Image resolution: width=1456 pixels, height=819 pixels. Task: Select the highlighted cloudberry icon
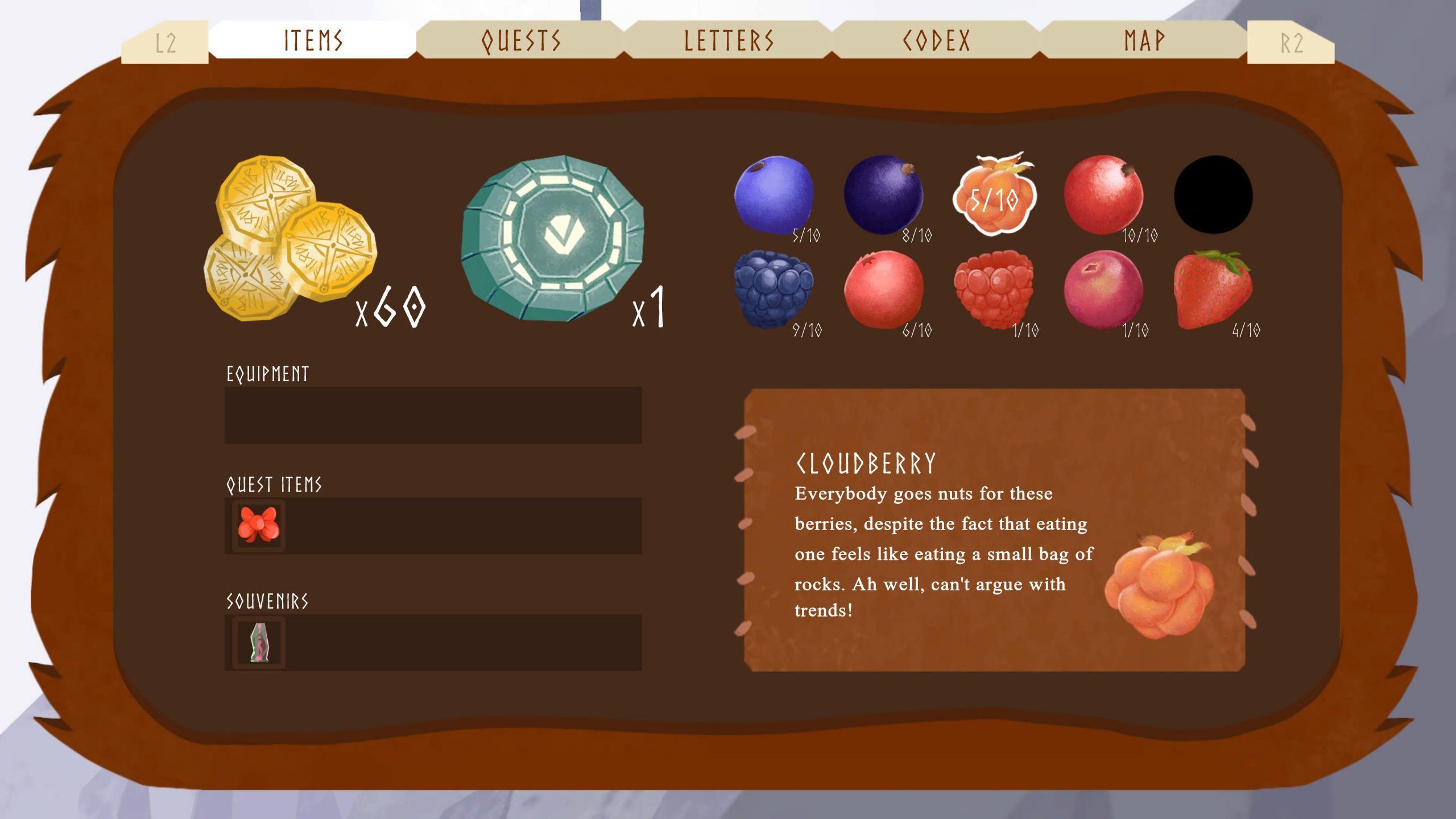pyautogui.click(x=994, y=195)
